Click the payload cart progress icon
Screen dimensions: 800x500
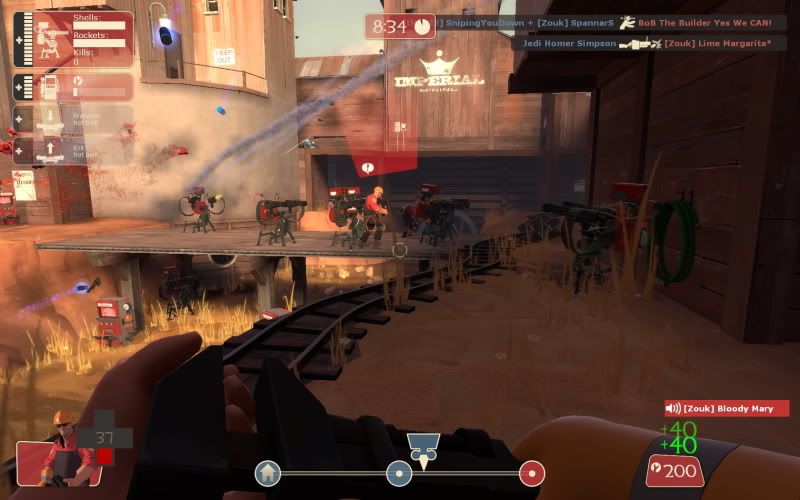(x=423, y=446)
